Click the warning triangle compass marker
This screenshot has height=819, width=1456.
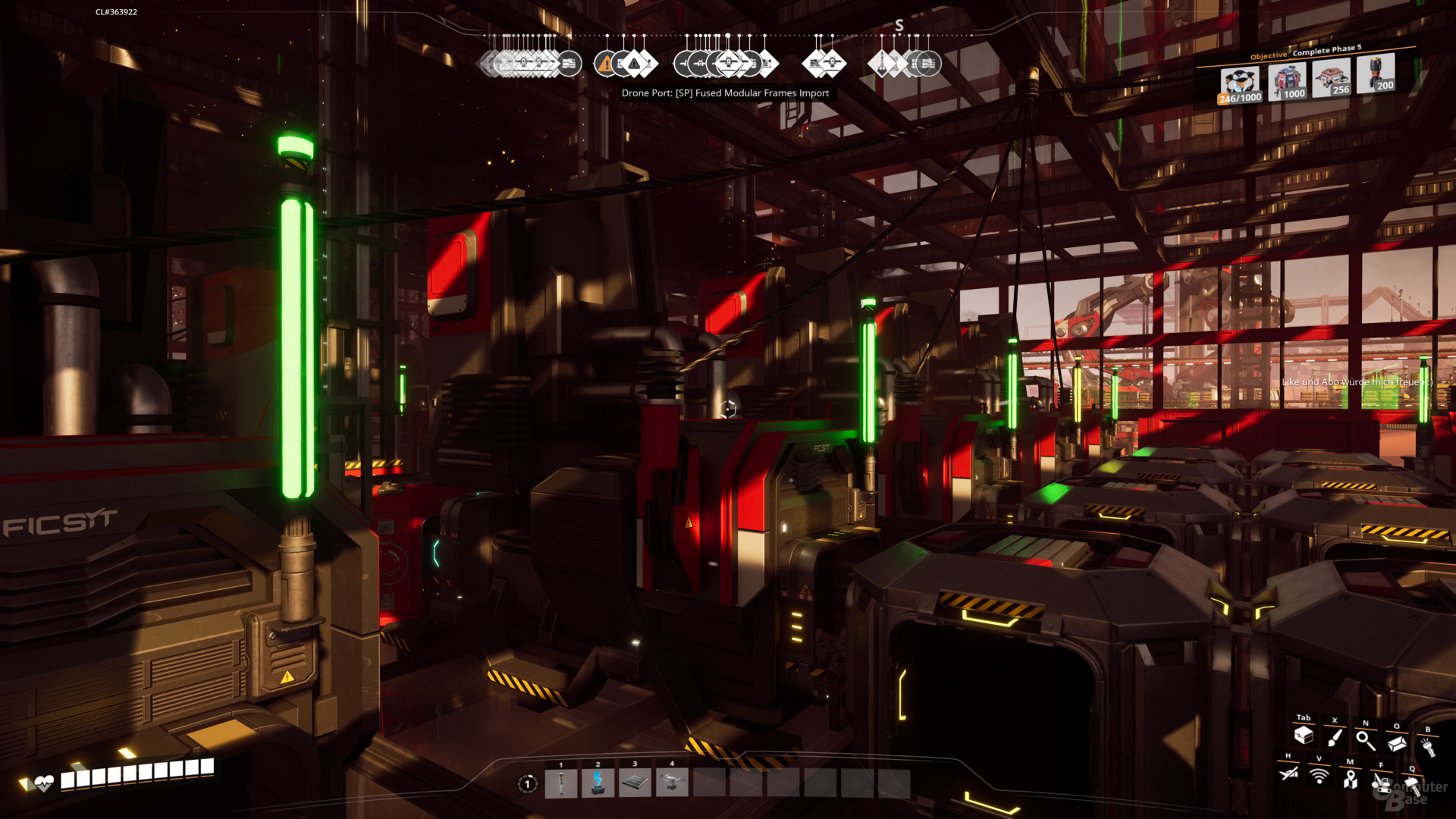tap(606, 64)
